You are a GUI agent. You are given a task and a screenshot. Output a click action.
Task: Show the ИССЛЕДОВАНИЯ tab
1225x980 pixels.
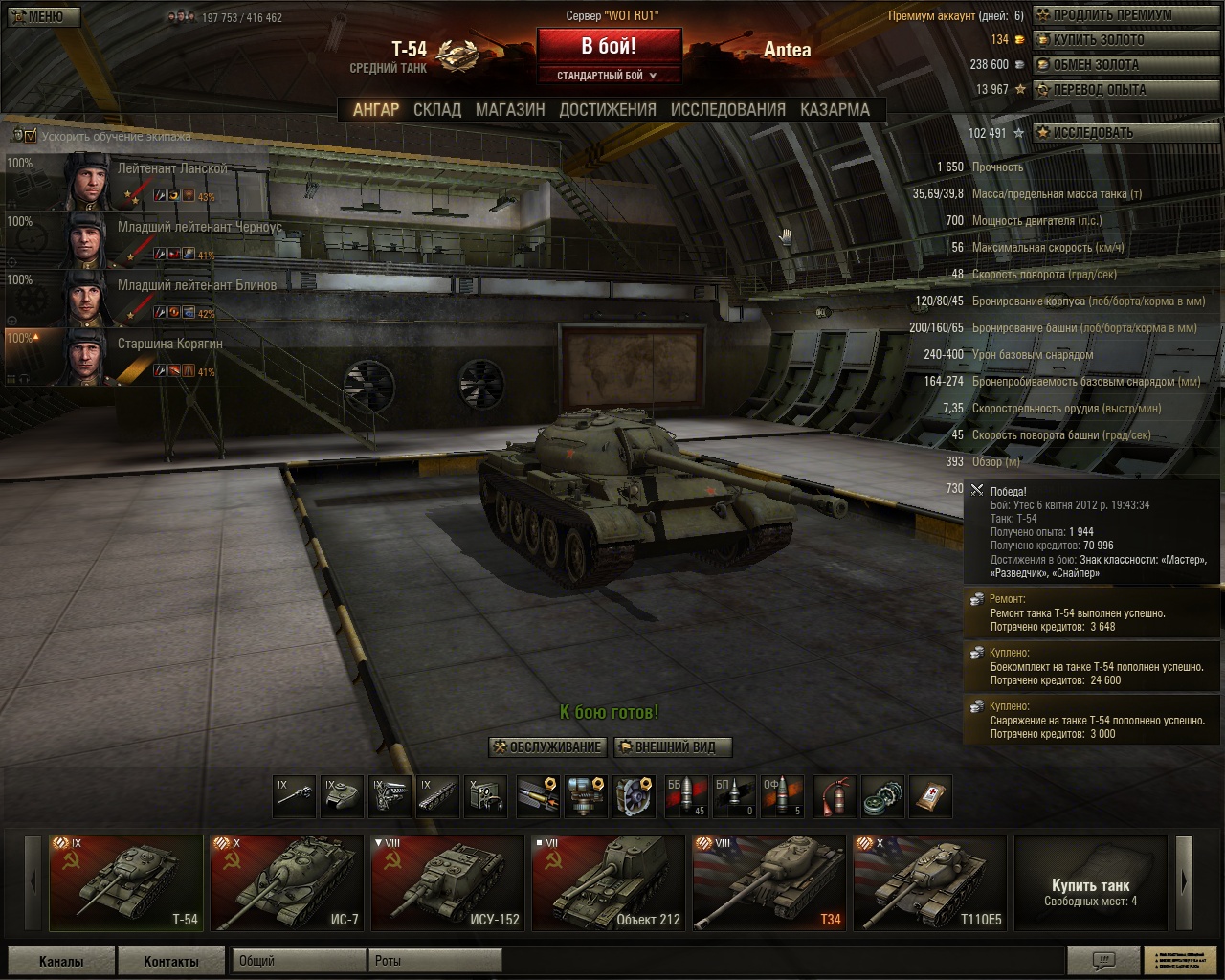coord(727,109)
